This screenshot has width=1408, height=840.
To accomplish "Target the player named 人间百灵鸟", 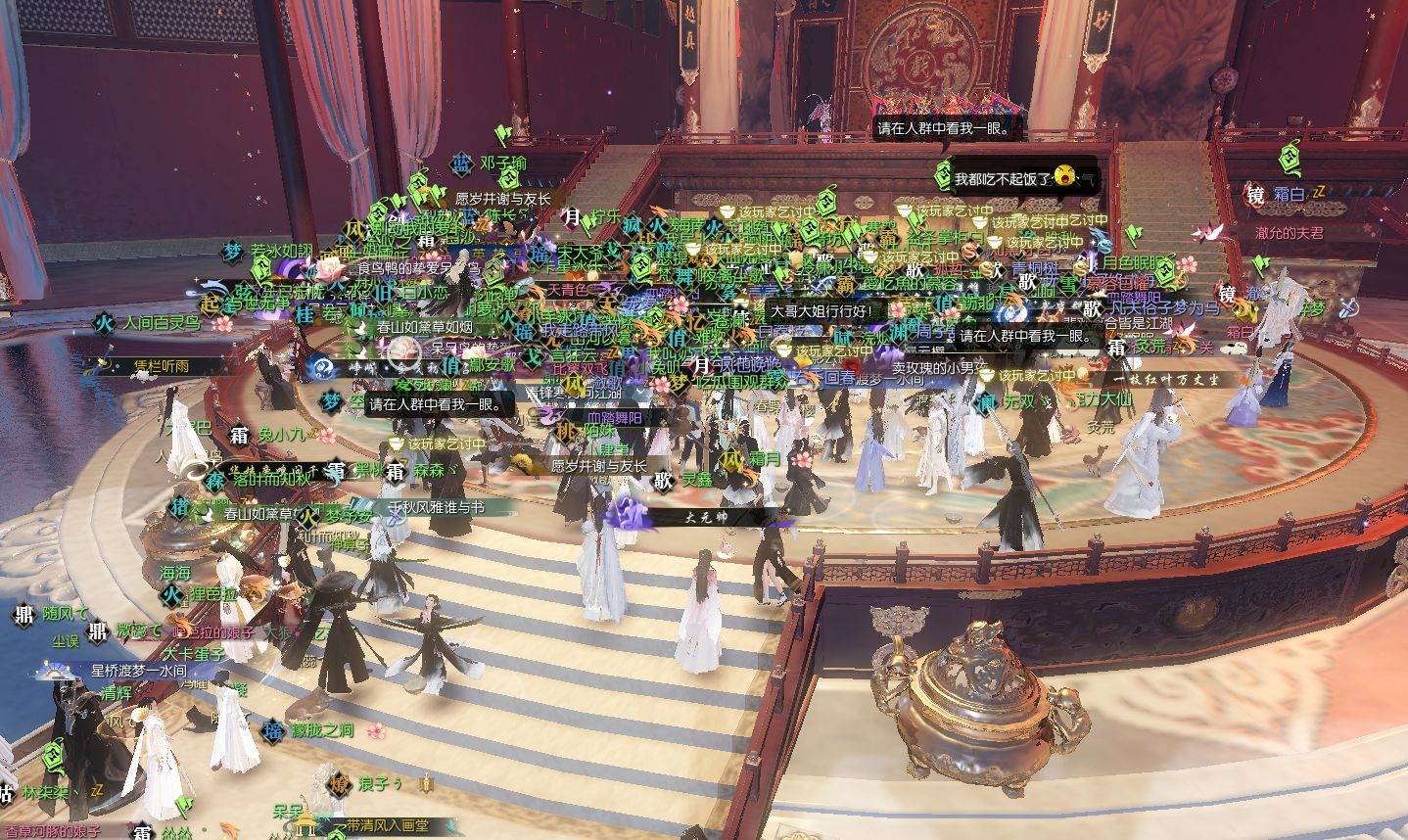I will coord(161,322).
